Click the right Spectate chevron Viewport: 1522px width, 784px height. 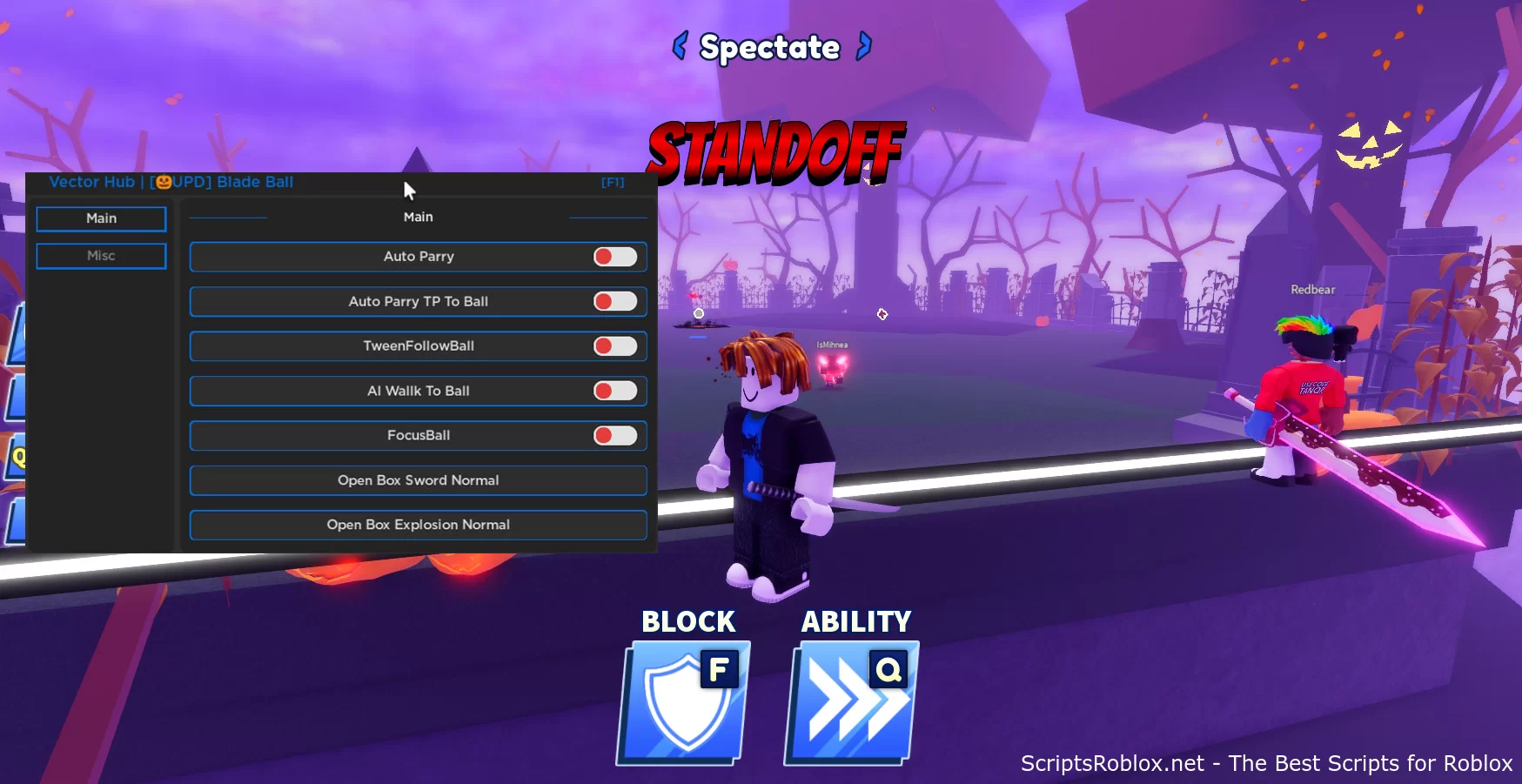[x=862, y=48]
